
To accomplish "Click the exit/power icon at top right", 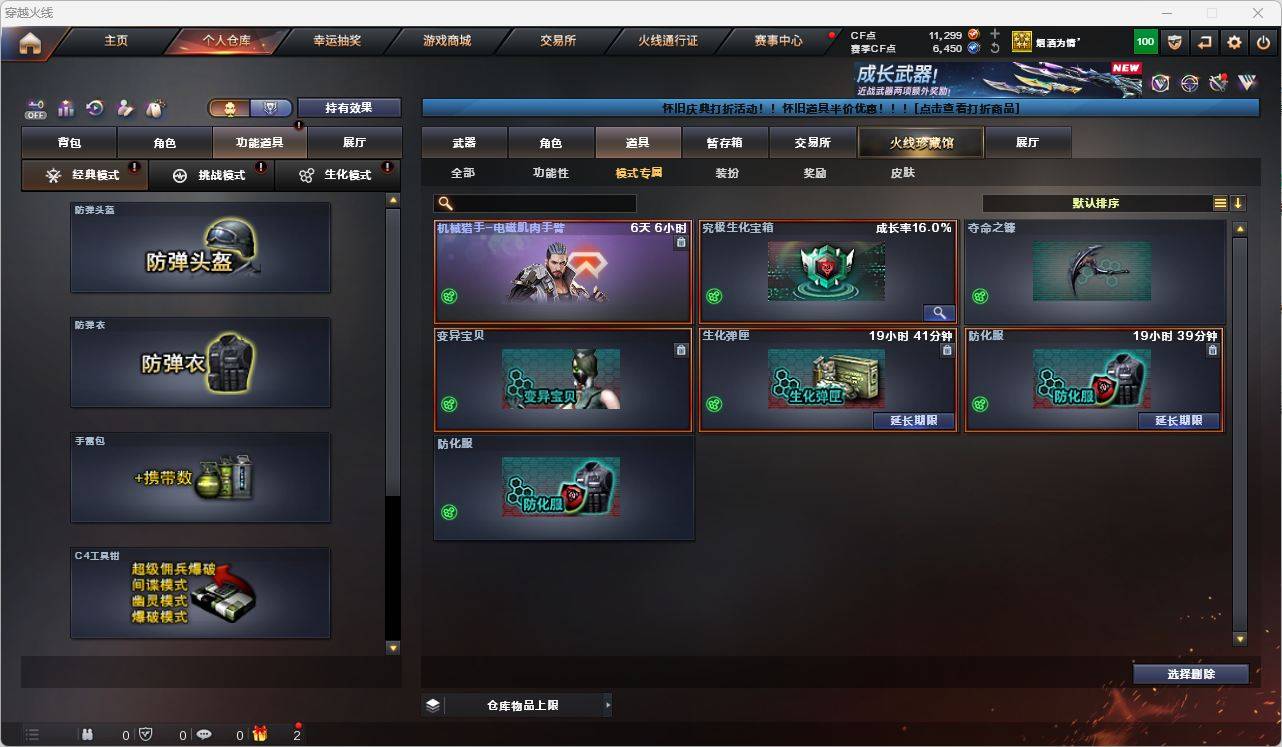I will 1262,41.
